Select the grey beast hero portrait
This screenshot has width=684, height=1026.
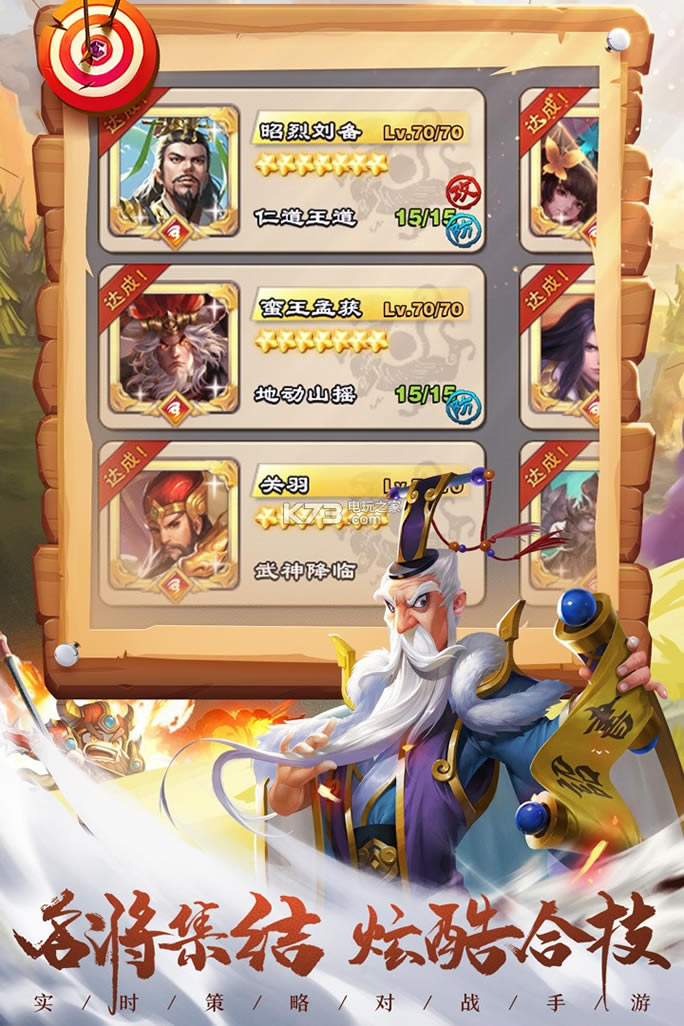tap(567, 527)
